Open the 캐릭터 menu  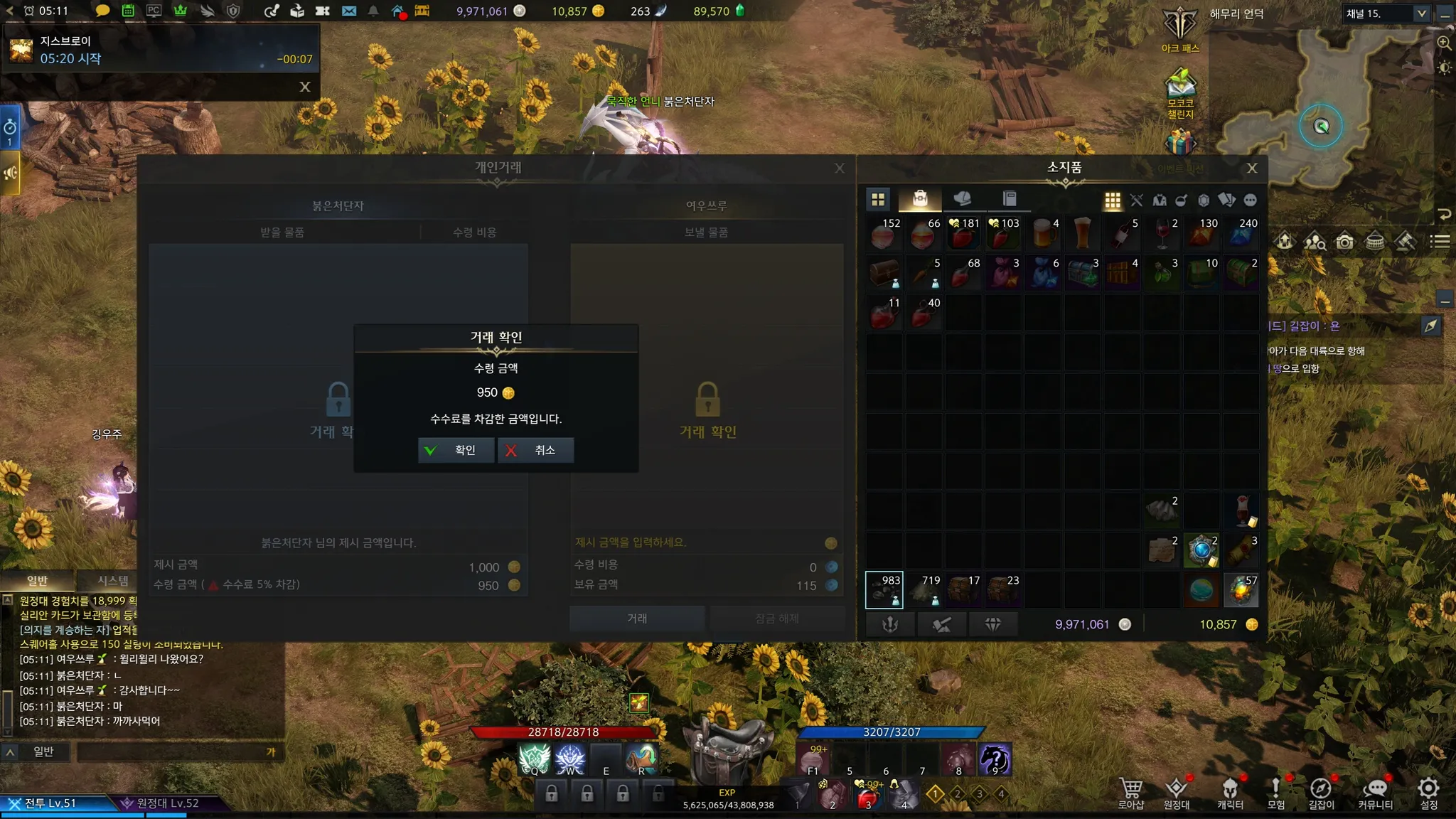1230,793
